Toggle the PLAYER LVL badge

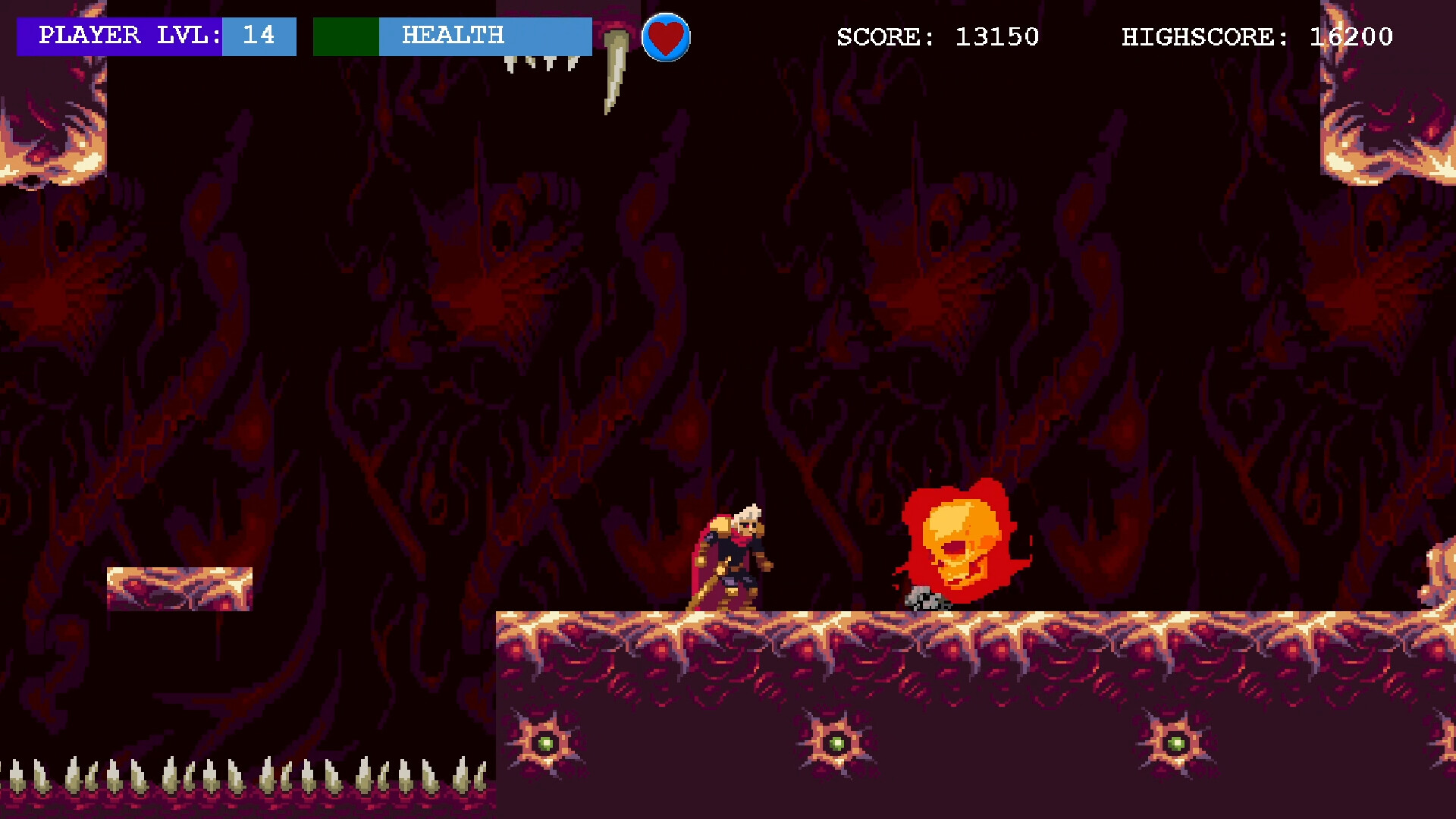click(118, 36)
